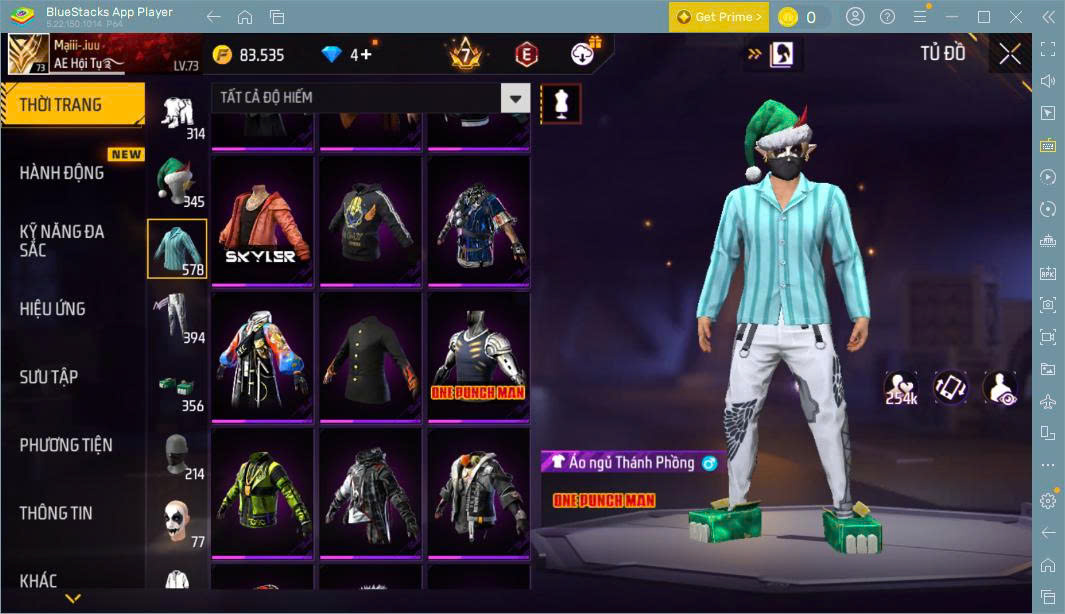
Task: Click the mannequin preview icon
Action: pos(560,103)
